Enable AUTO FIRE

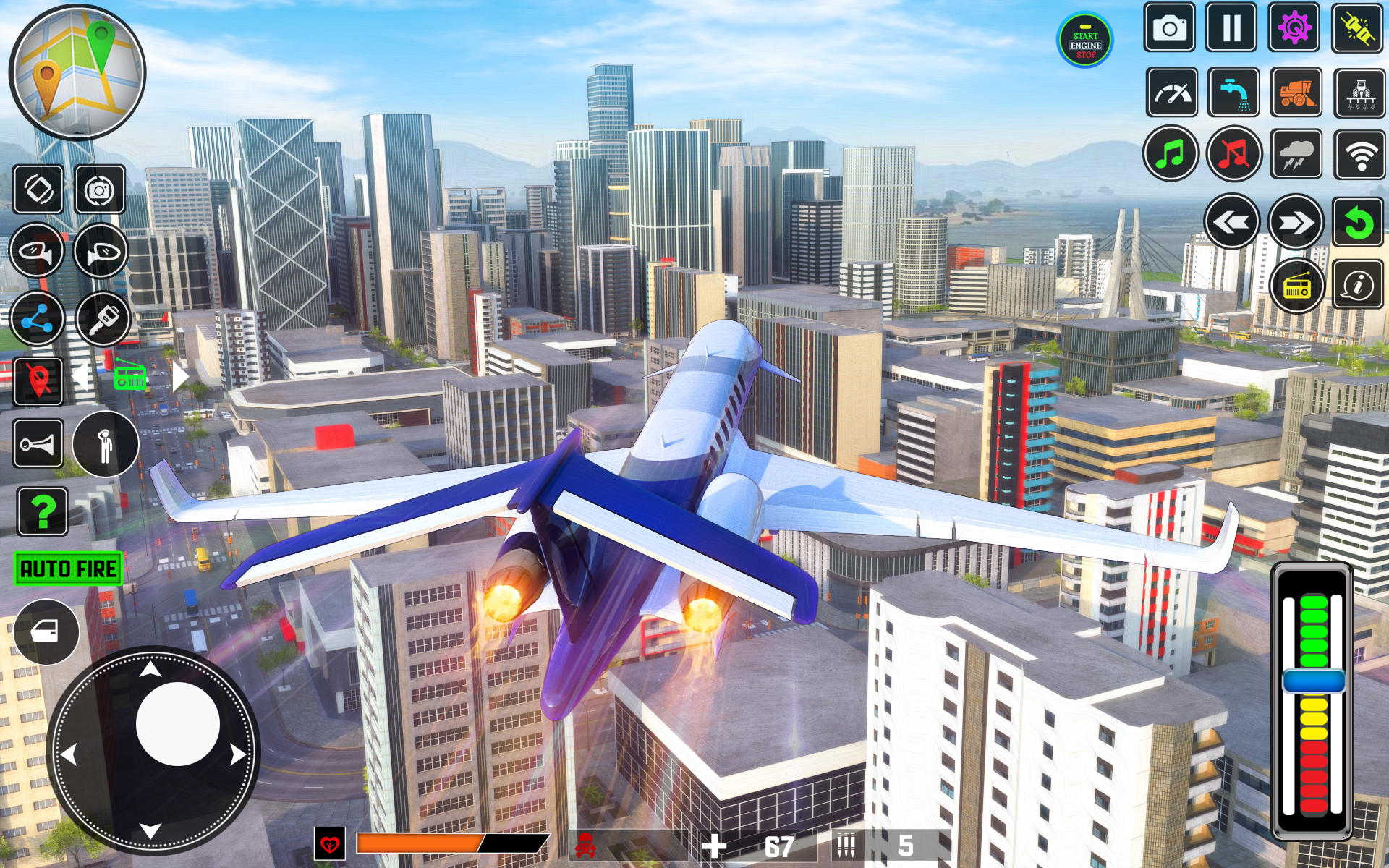tap(67, 569)
